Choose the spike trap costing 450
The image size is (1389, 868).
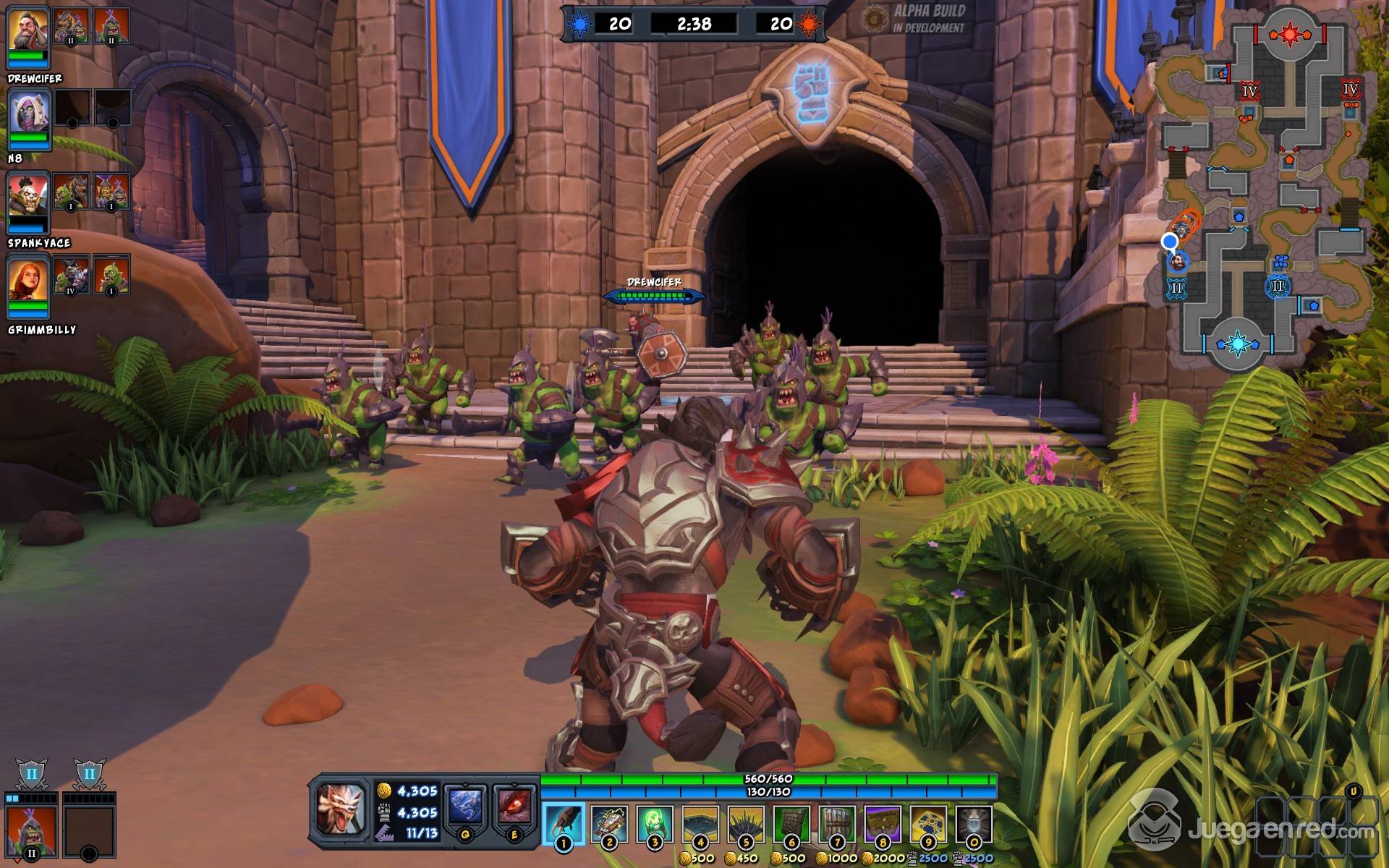746,824
